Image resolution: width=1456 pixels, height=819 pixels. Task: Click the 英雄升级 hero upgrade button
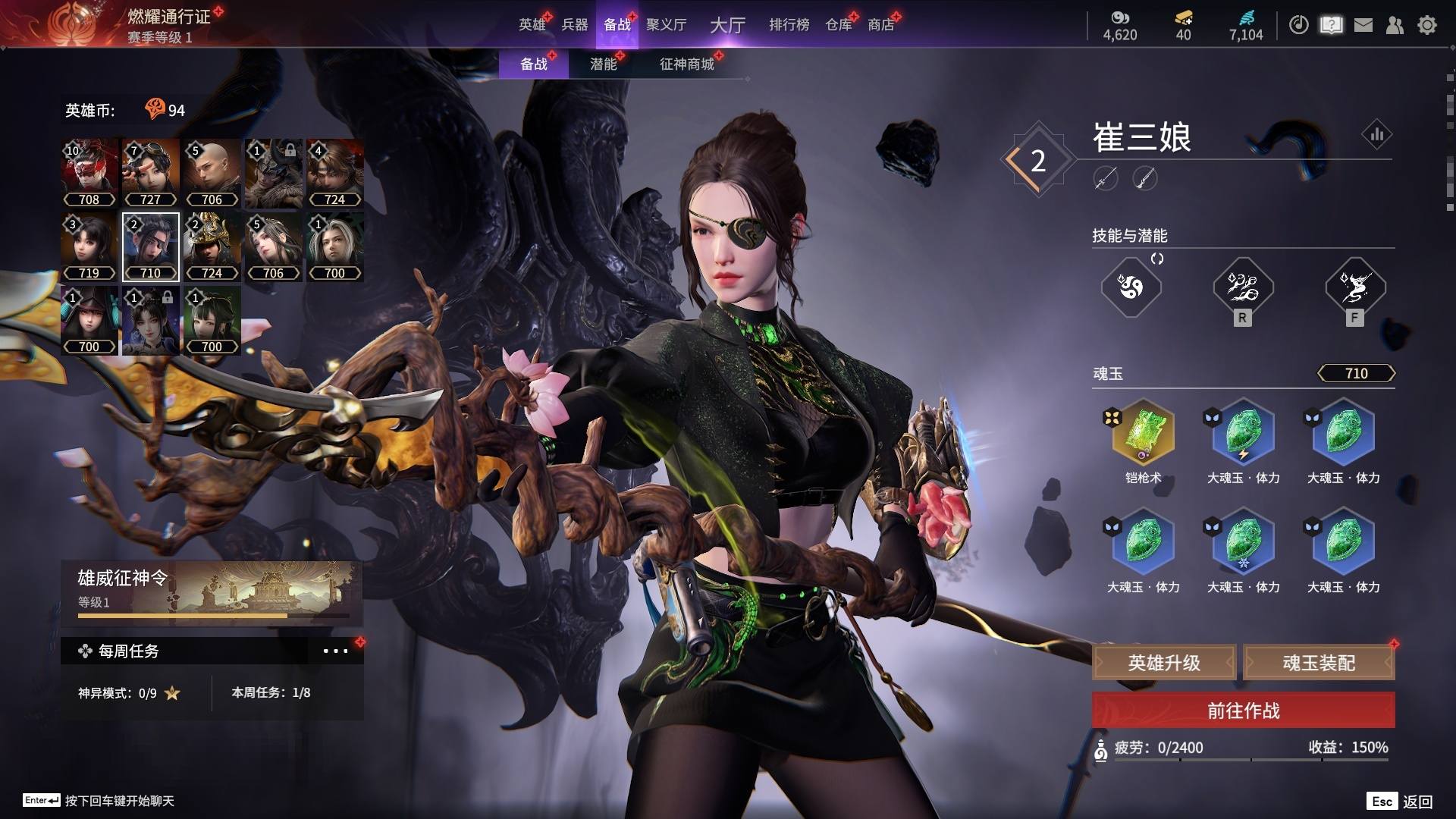(x=1164, y=663)
